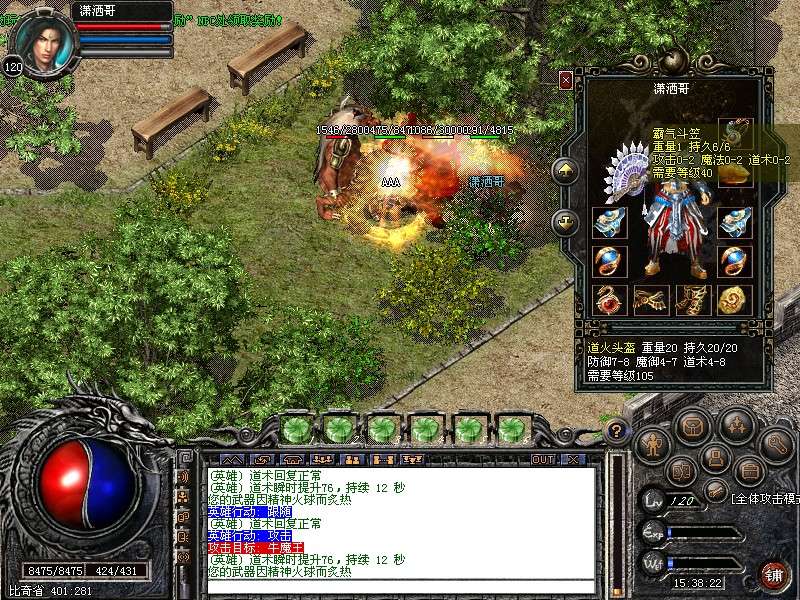Image resolution: width=800 pixels, height=600 pixels.
Task: Click the briefcase button in round menu
Action: coord(750,470)
